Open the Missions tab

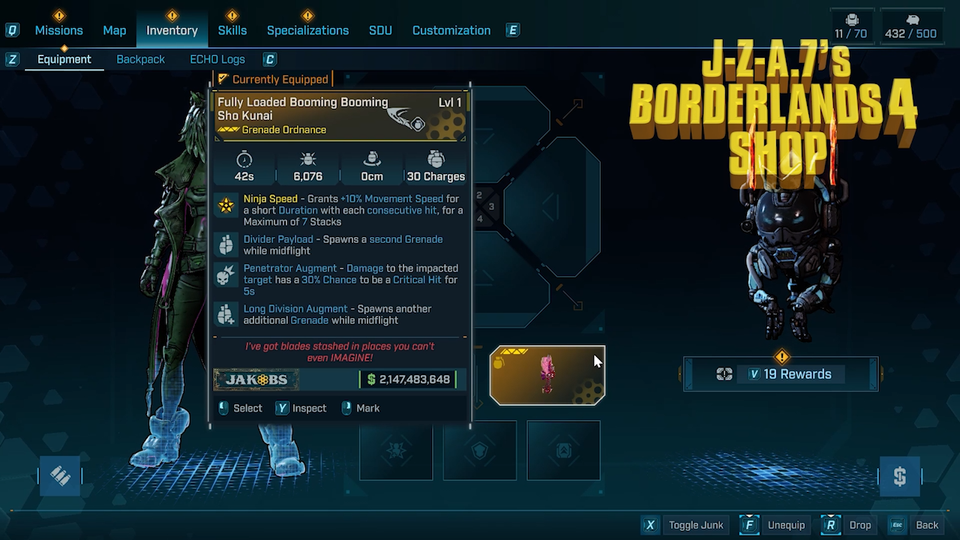[59, 30]
